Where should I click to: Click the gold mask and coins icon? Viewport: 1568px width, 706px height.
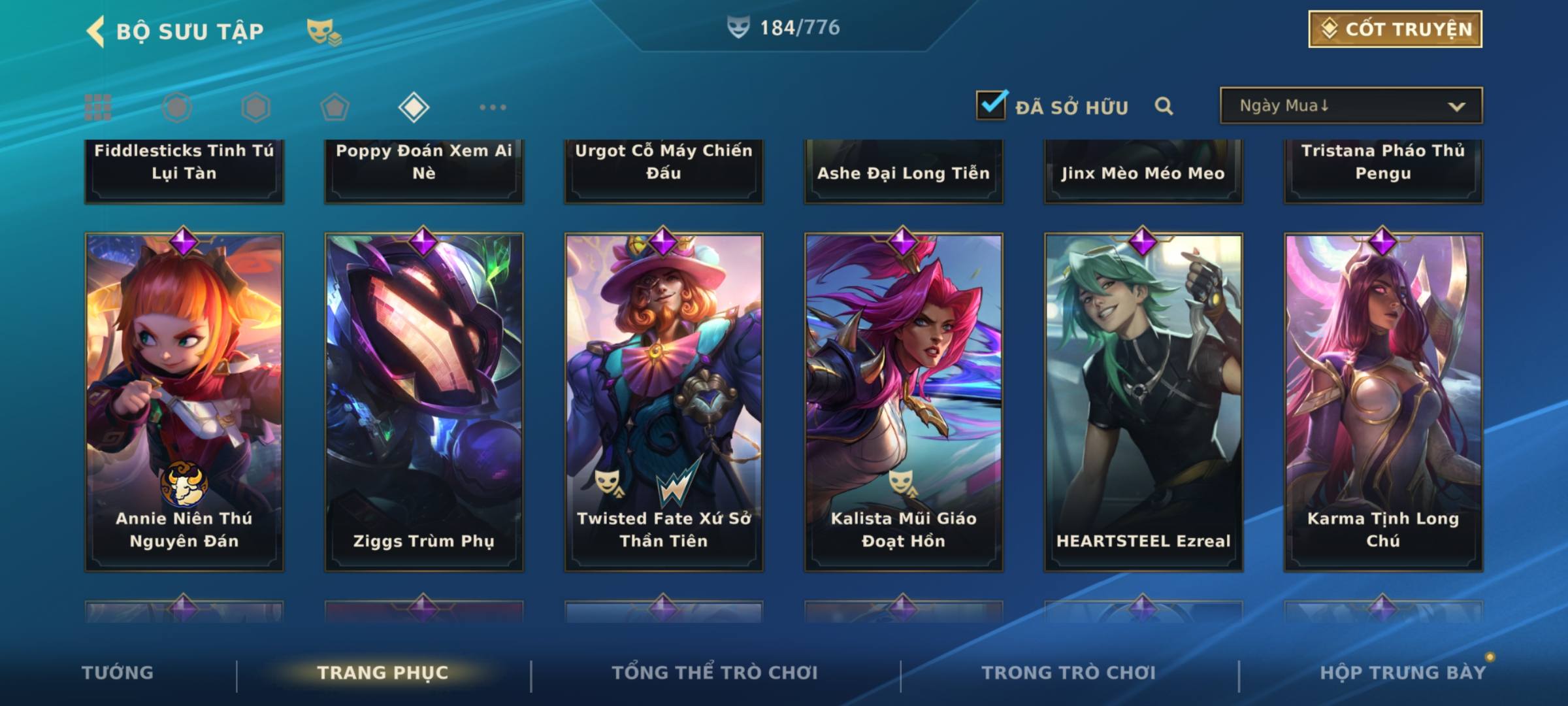[323, 31]
